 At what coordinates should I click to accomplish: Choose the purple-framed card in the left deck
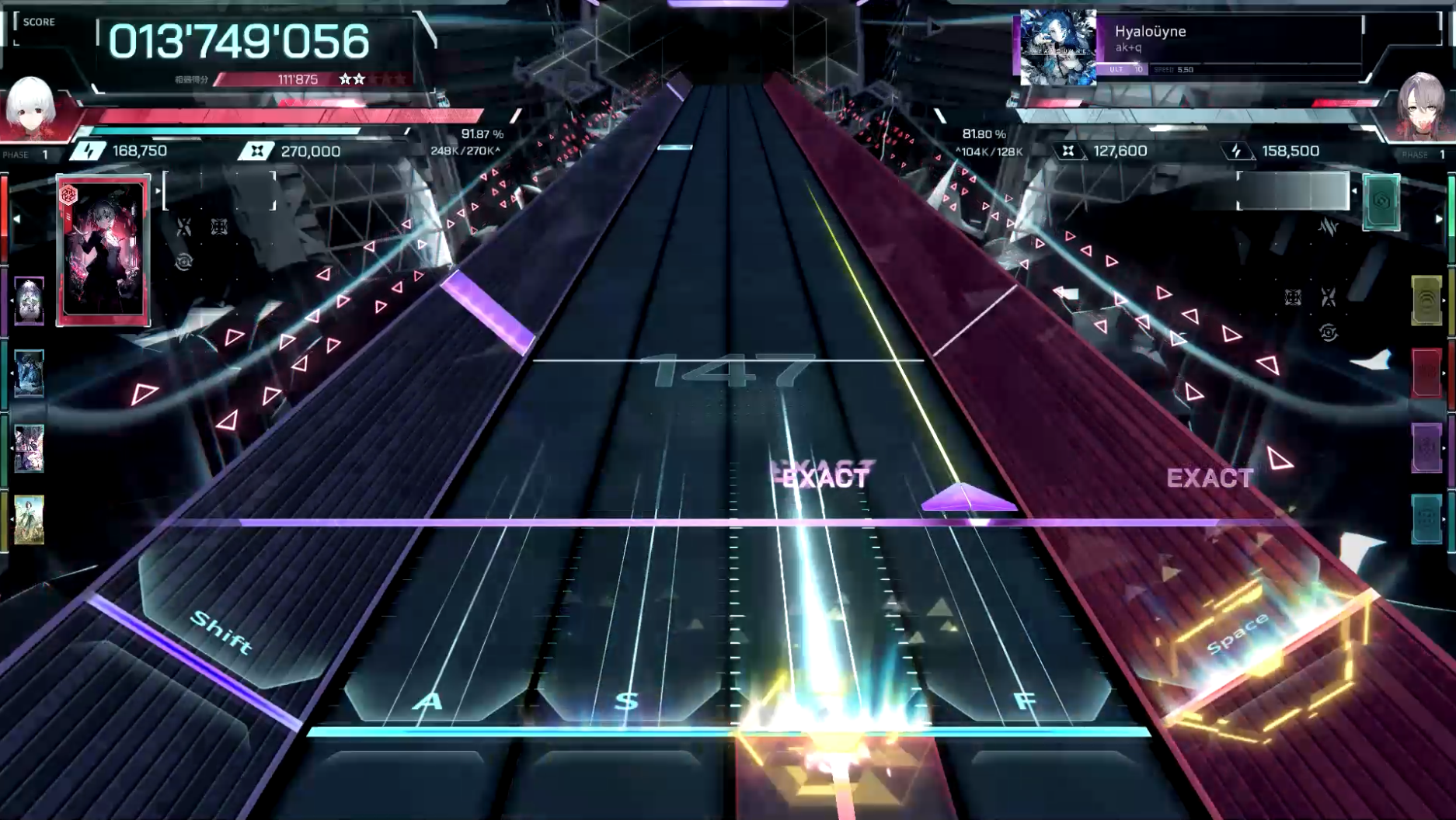tap(30, 301)
